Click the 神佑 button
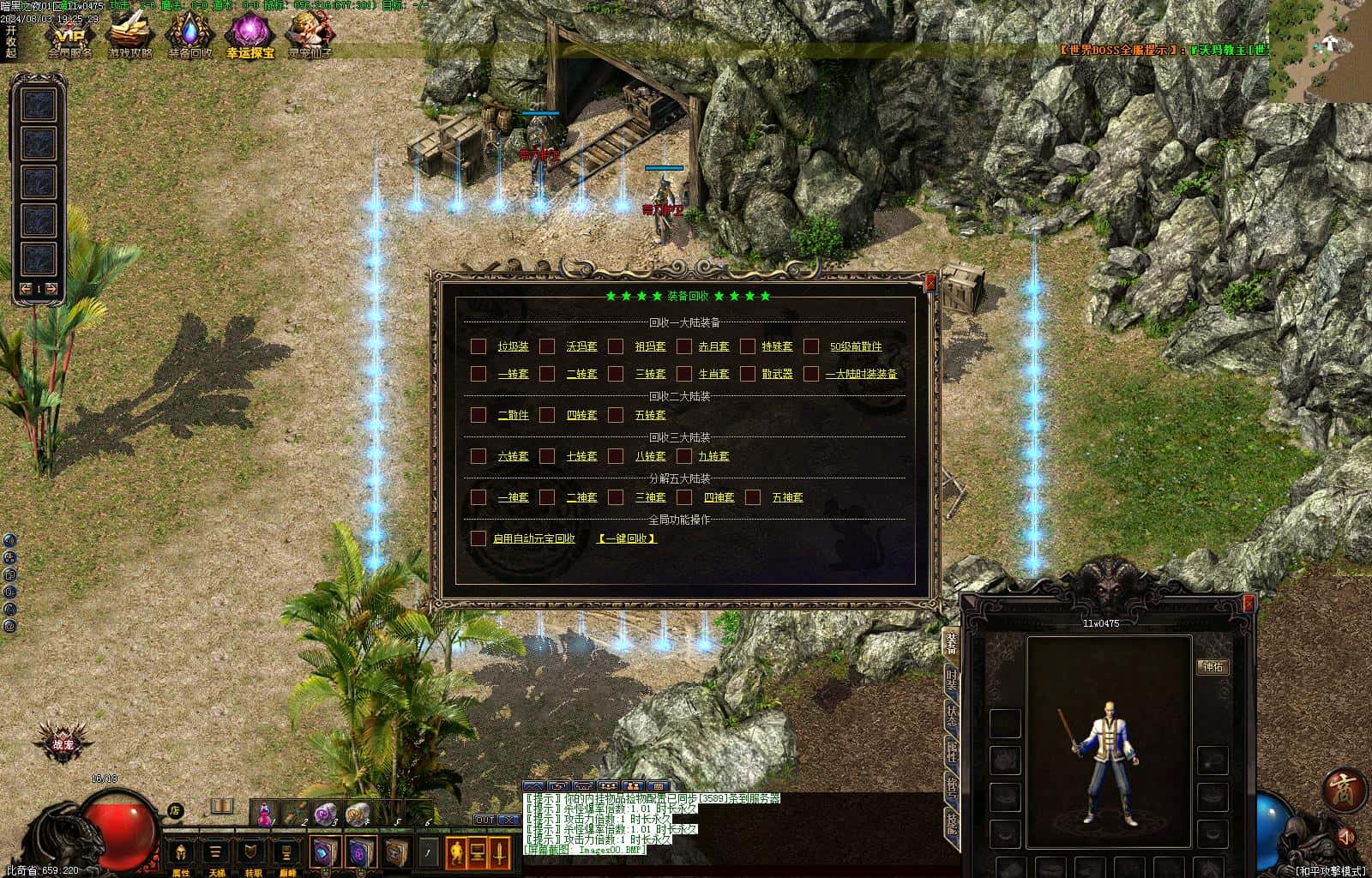This screenshot has height=878, width=1372. tap(1213, 666)
